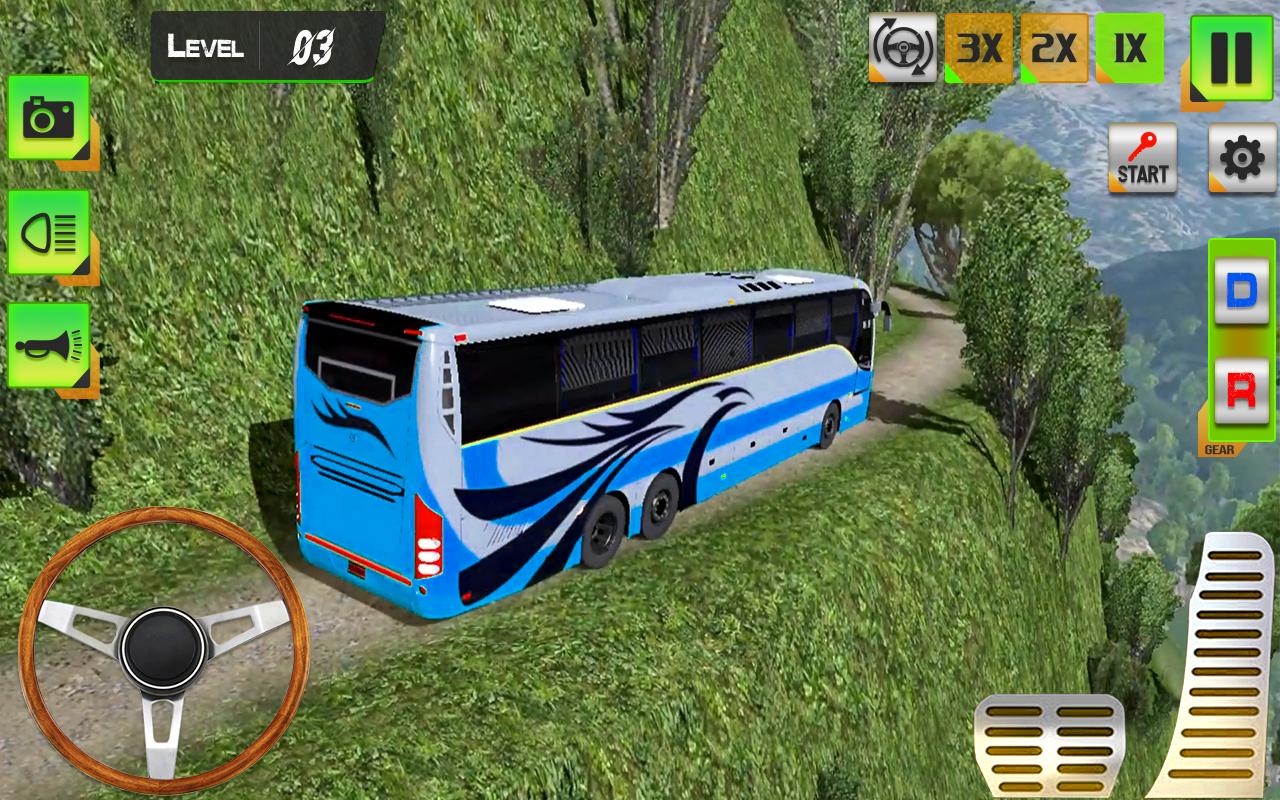Click the wooden steering wheel
The image size is (1280, 800).
click(163, 651)
